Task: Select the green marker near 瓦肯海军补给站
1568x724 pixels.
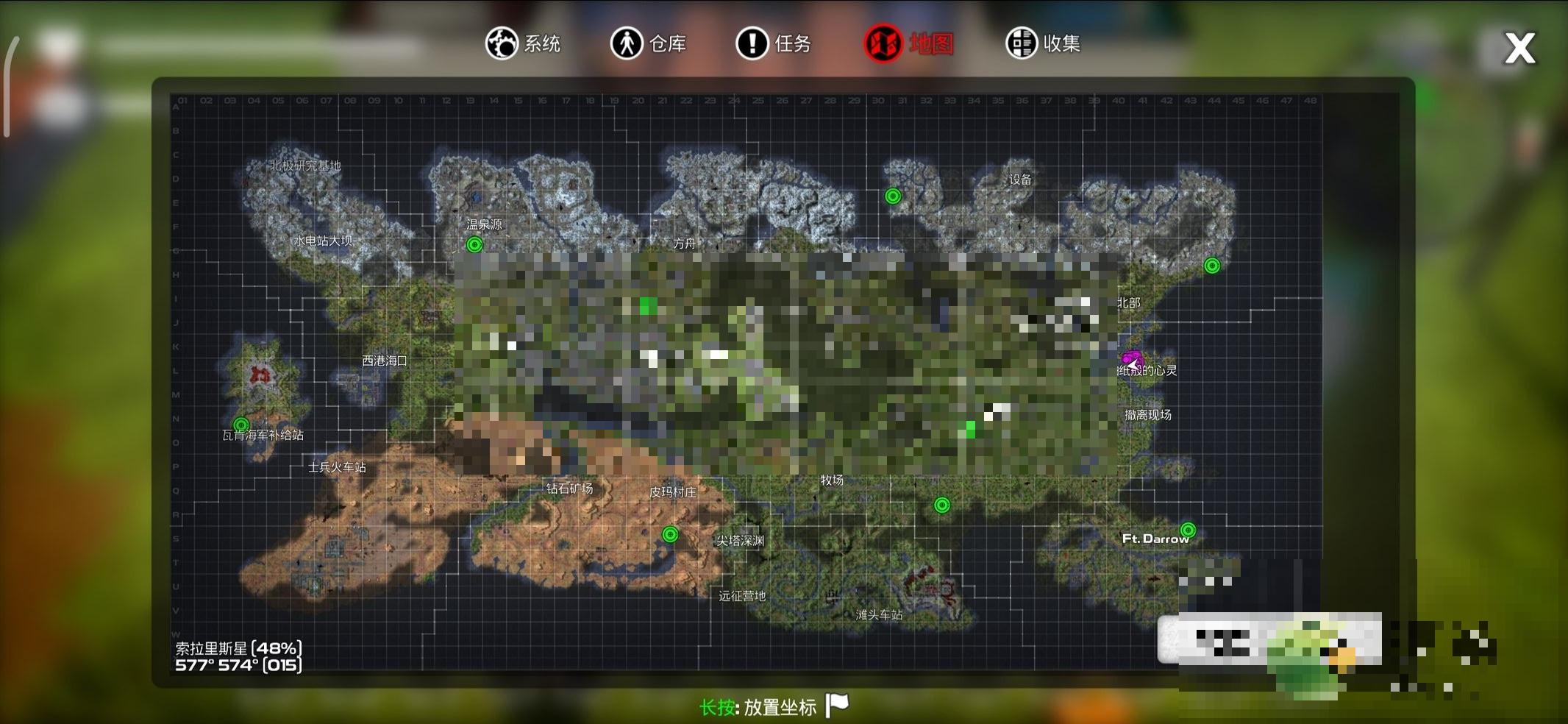Action: point(241,425)
